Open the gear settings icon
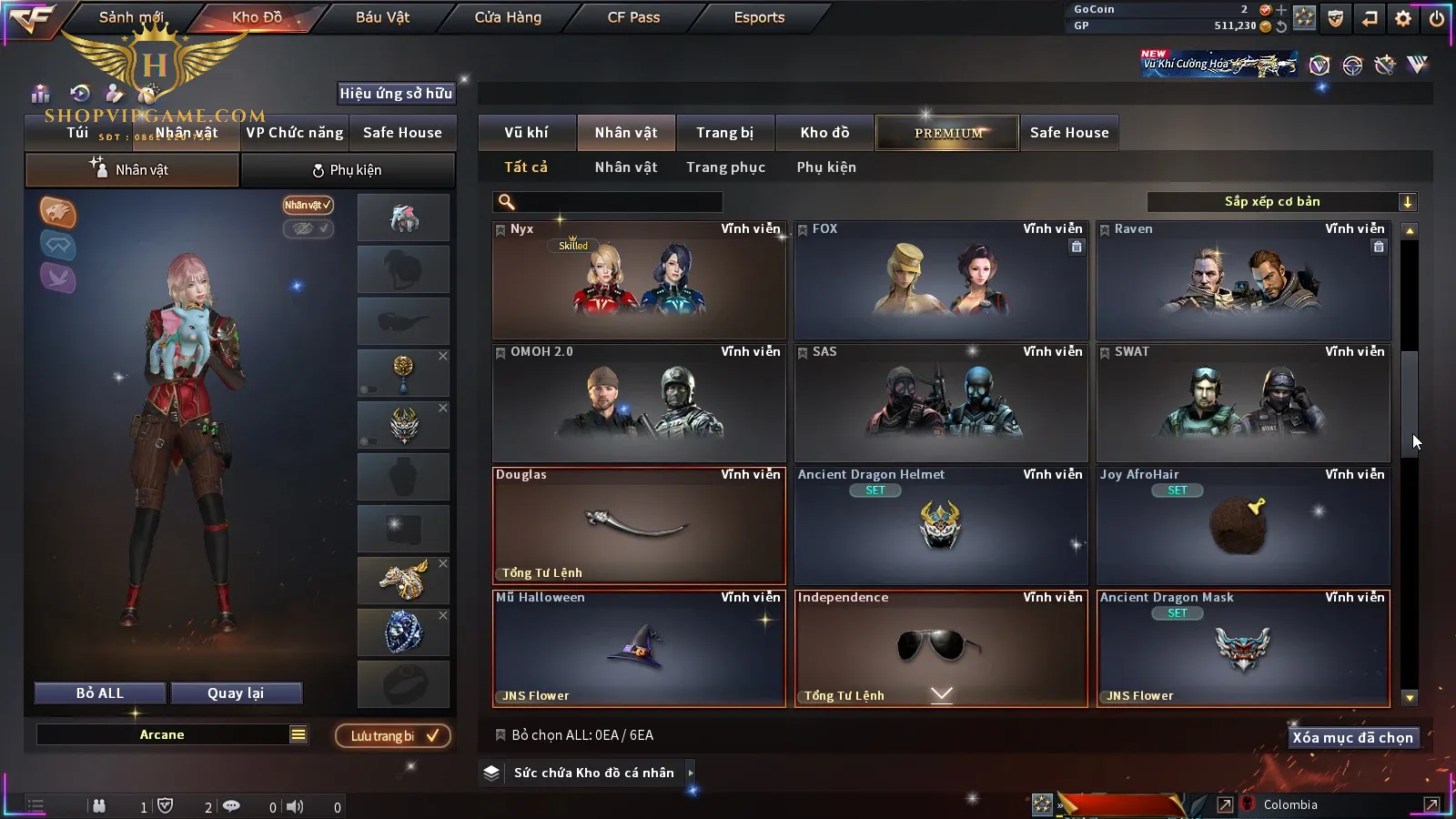Viewport: 1456px width, 819px height. pyautogui.click(x=1403, y=18)
